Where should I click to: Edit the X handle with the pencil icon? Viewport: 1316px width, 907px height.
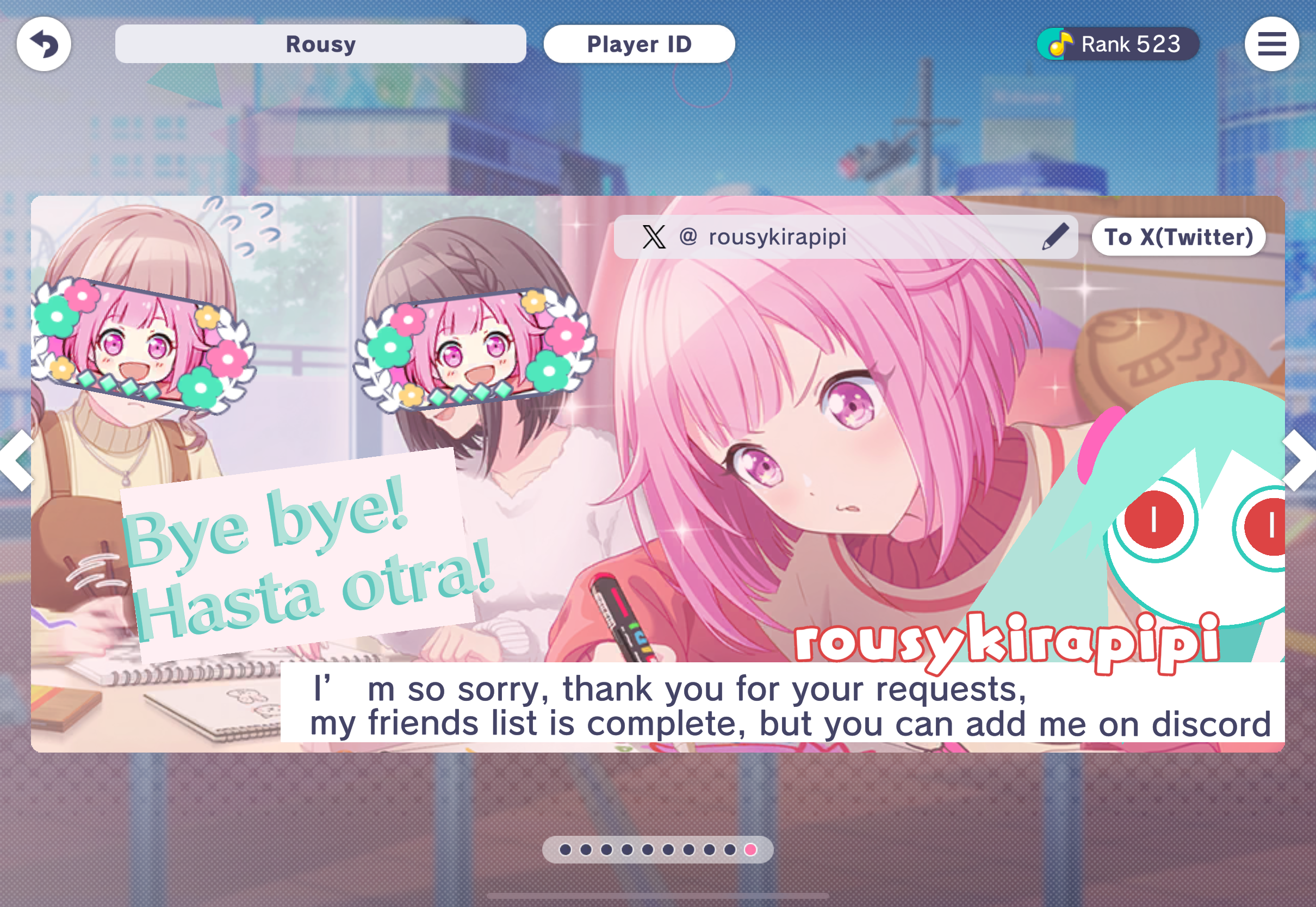coord(1054,237)
